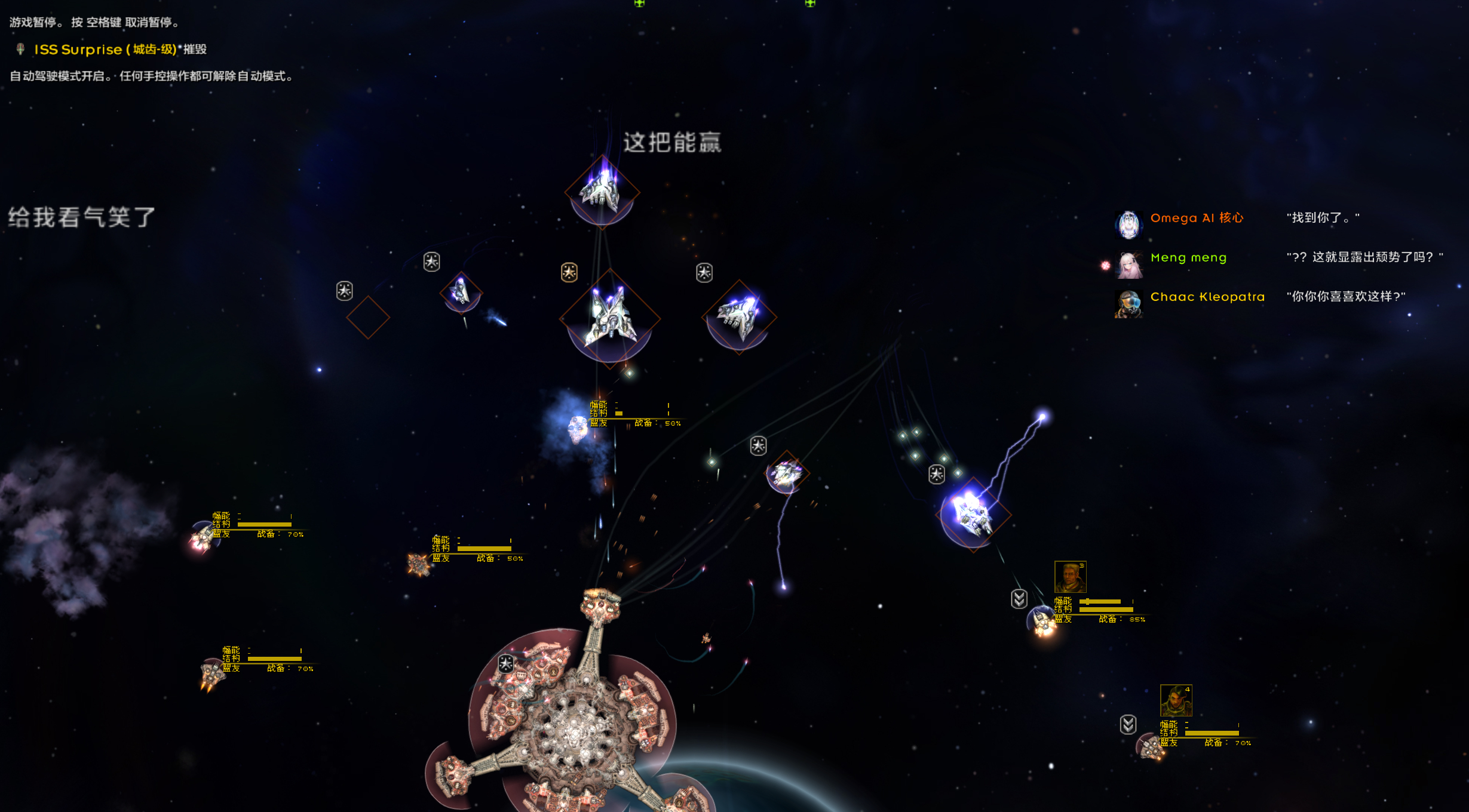1469x812 pixels.
Task: Select the officer portrait numbered 3
Action: click(1070, 577)
